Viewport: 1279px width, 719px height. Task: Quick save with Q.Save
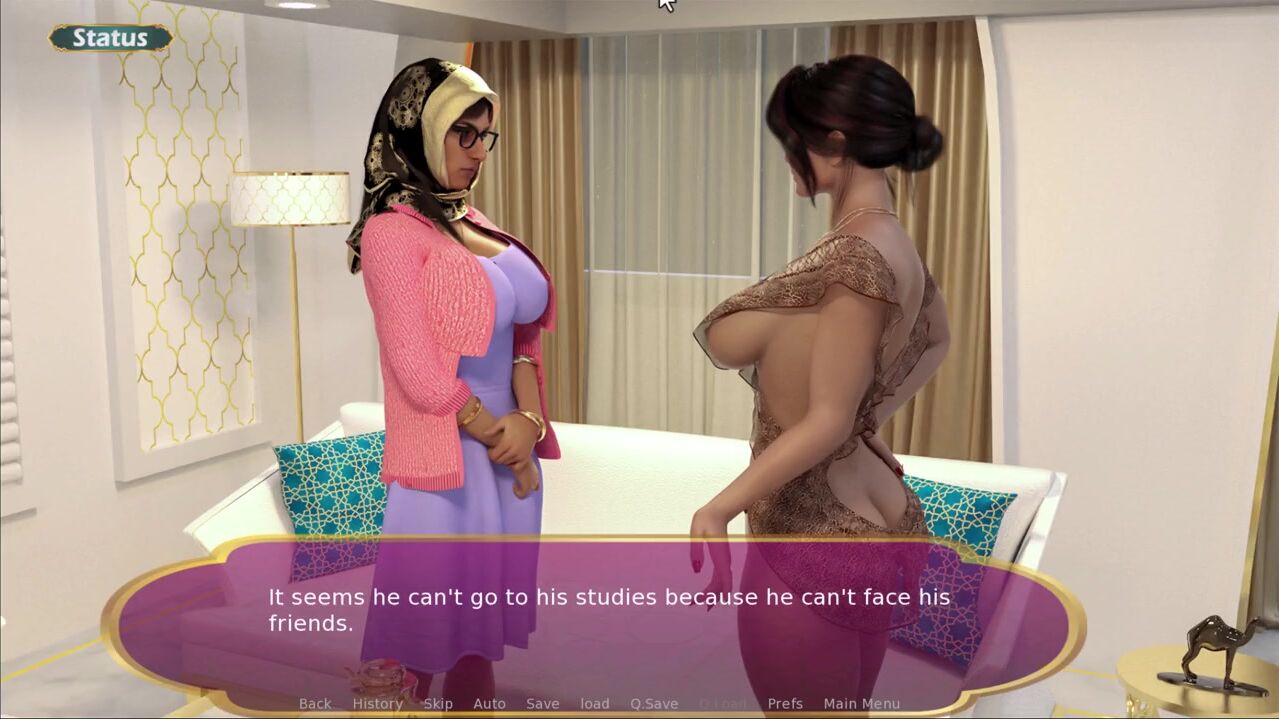point(654,704)
